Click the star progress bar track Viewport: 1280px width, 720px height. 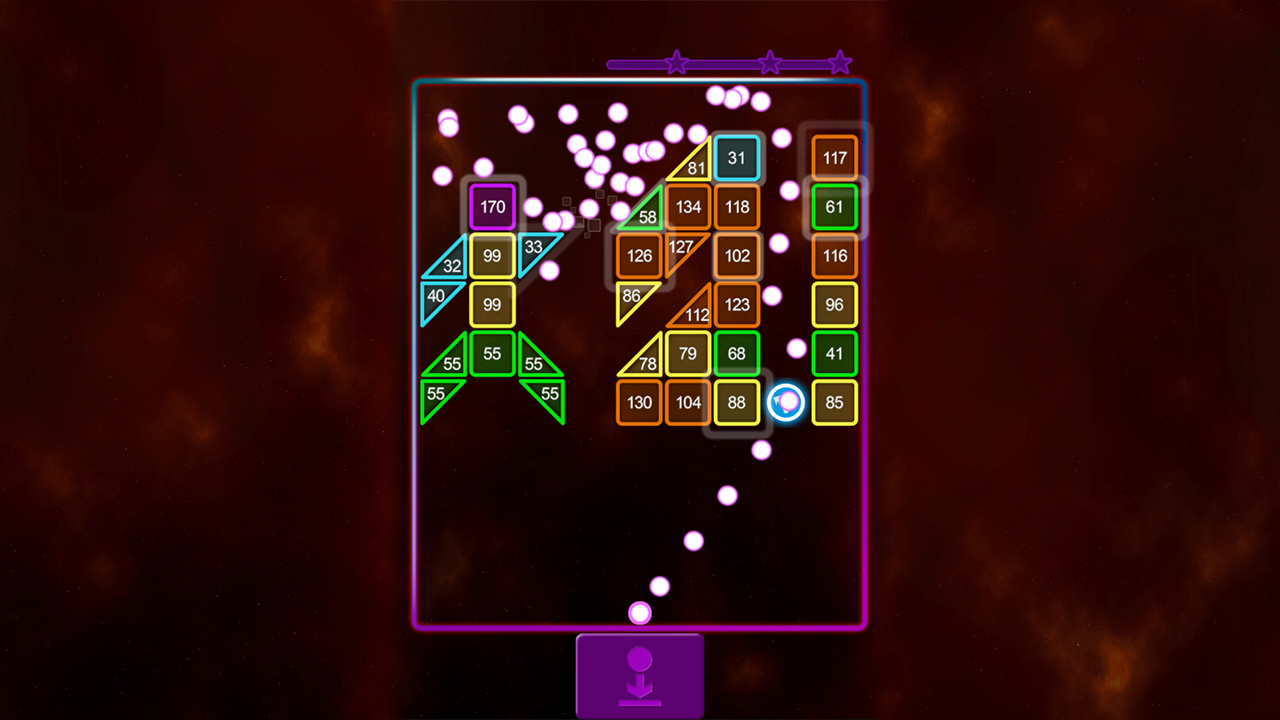(725, 62)
